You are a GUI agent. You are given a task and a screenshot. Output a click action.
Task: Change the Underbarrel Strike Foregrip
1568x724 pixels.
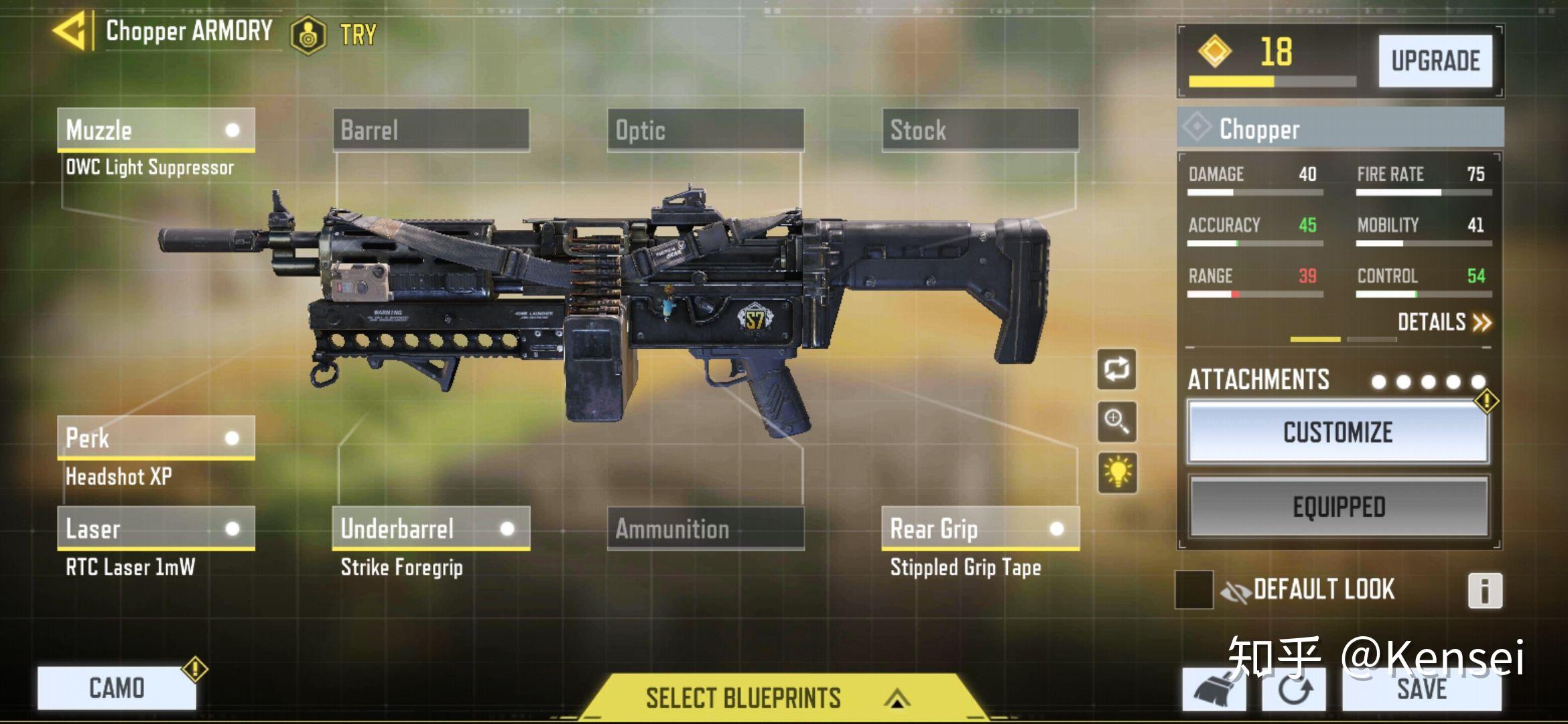pyautogui.click(x=431, y=529)
